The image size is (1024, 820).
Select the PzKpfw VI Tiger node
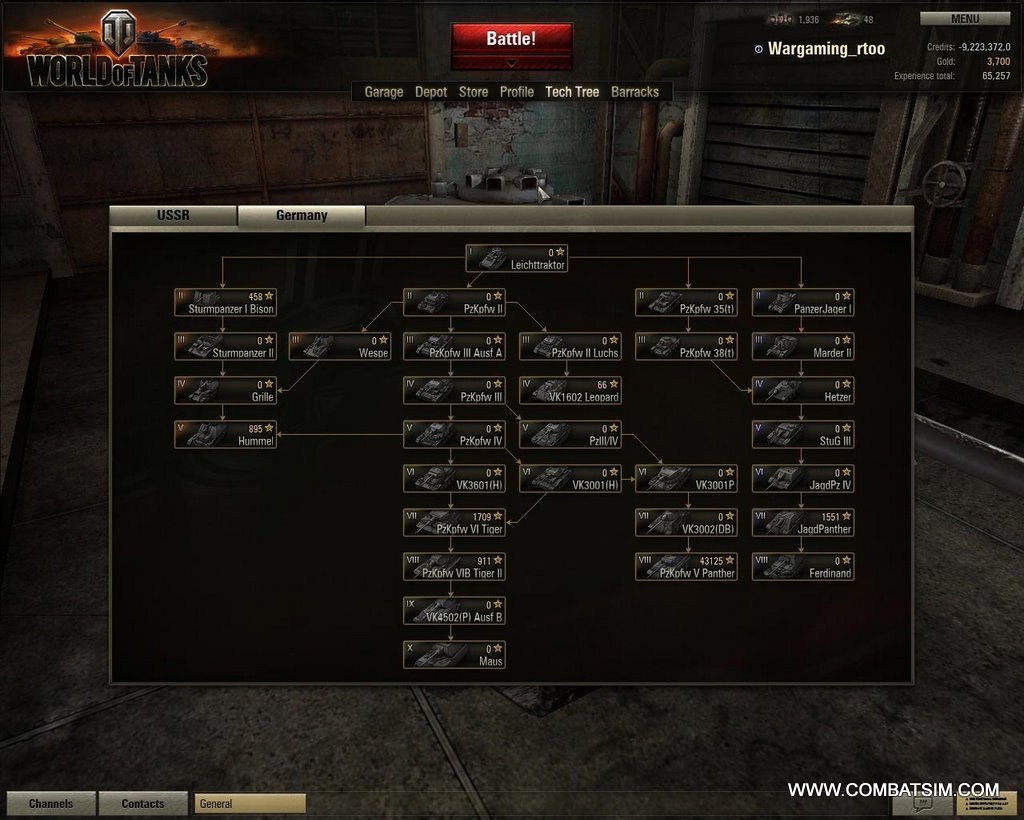pos(454,523)
